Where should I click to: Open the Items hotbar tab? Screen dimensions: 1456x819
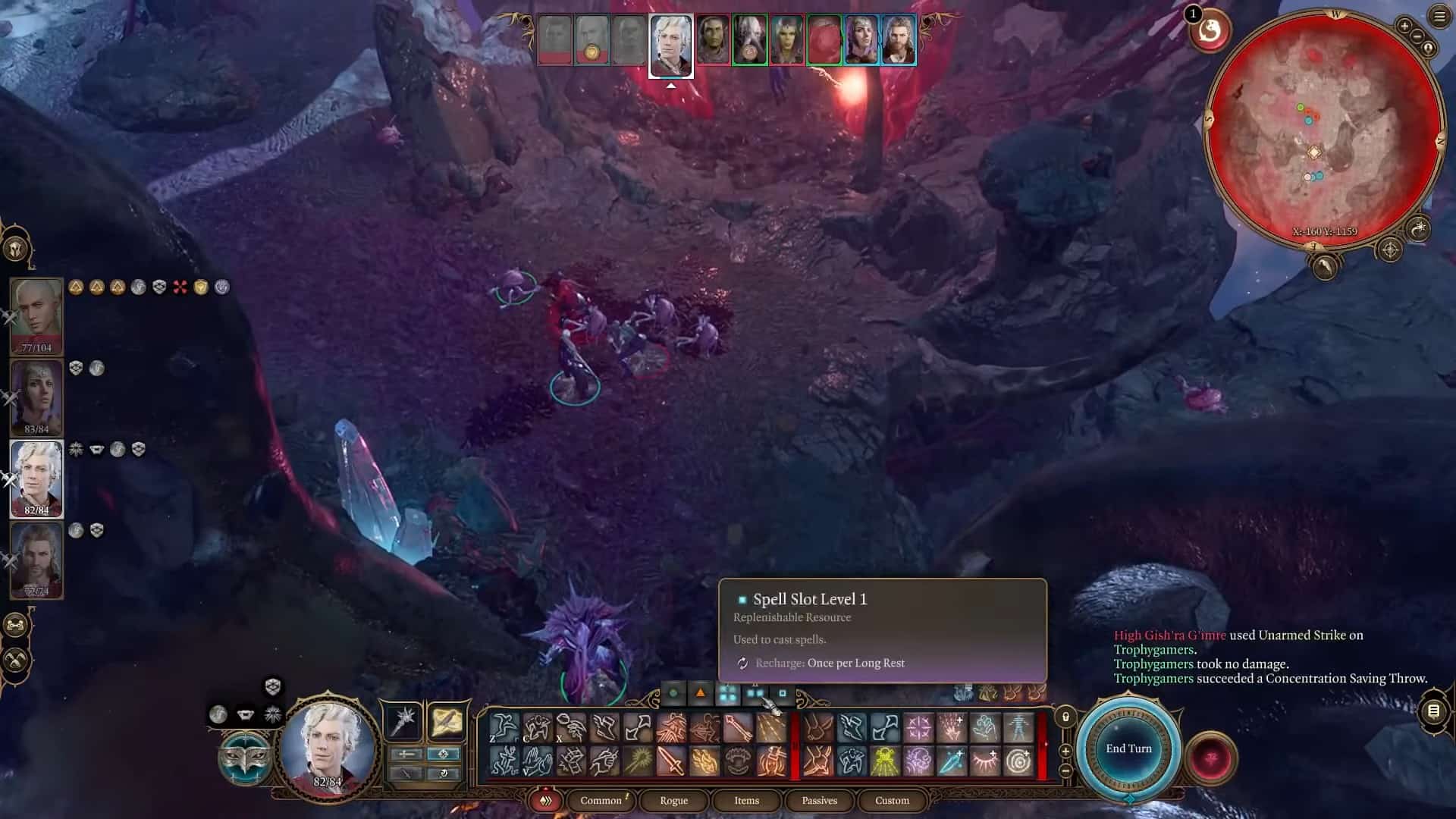click(746, 800)
